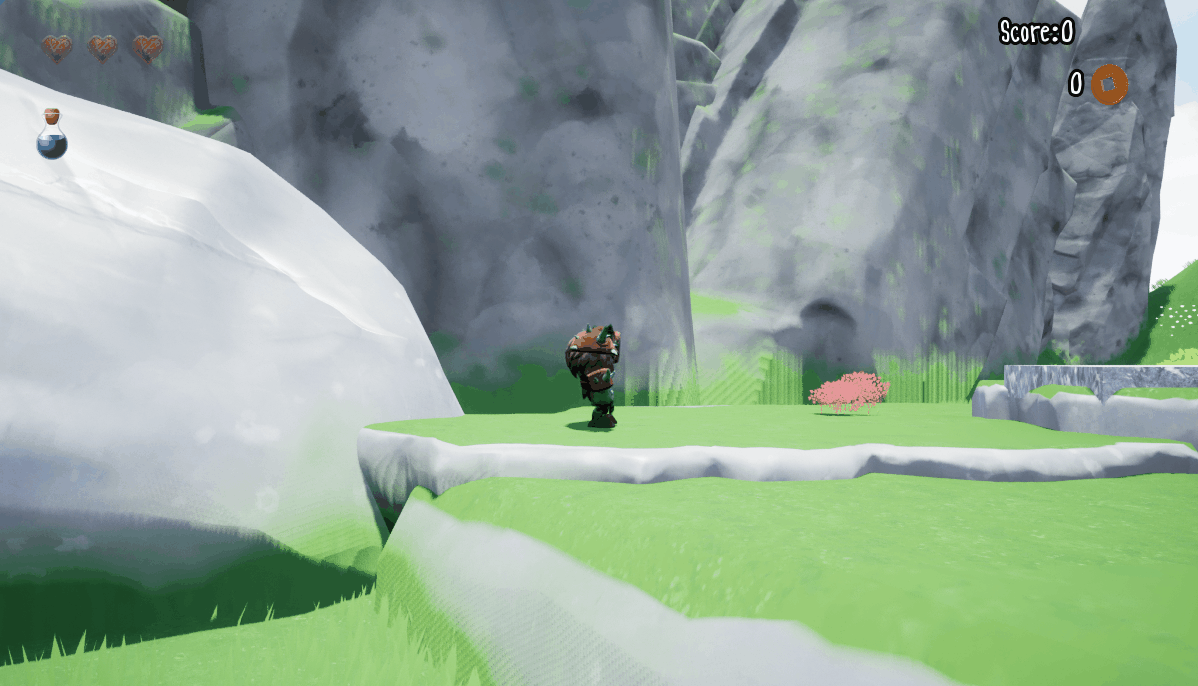Screen dimensions: 1198x686
Task: Click the orange coin icon
Action: tap(1109, 85)
